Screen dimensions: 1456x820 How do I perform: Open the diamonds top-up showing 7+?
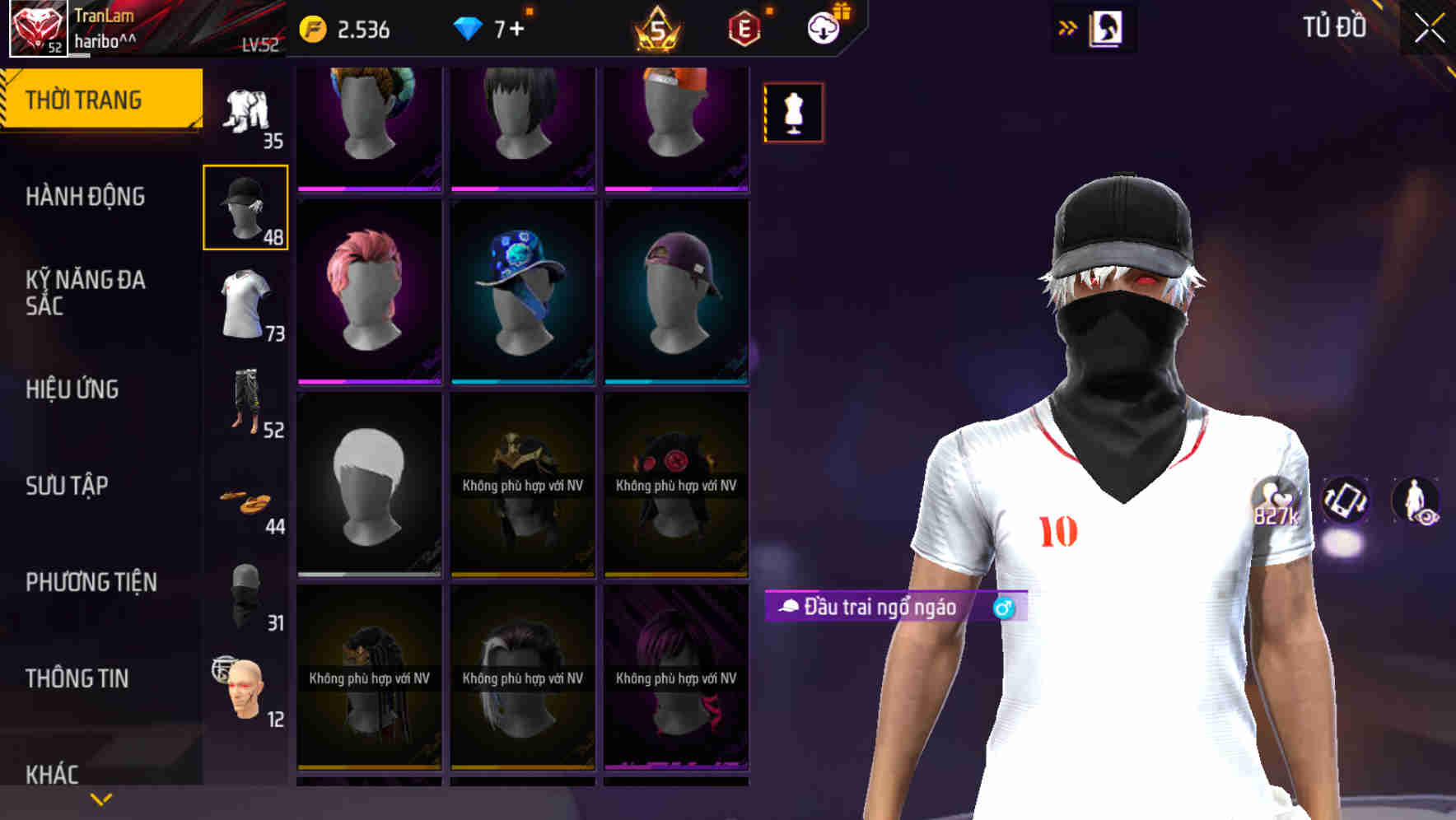pos(492,26)
